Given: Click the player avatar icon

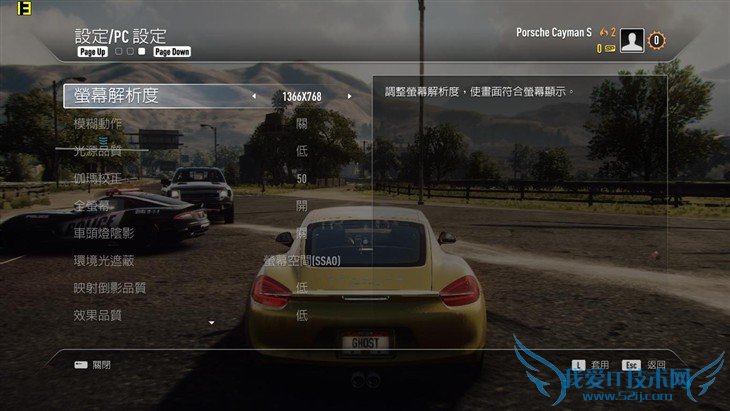Looking at the screenshot, I should pos(632,41).
